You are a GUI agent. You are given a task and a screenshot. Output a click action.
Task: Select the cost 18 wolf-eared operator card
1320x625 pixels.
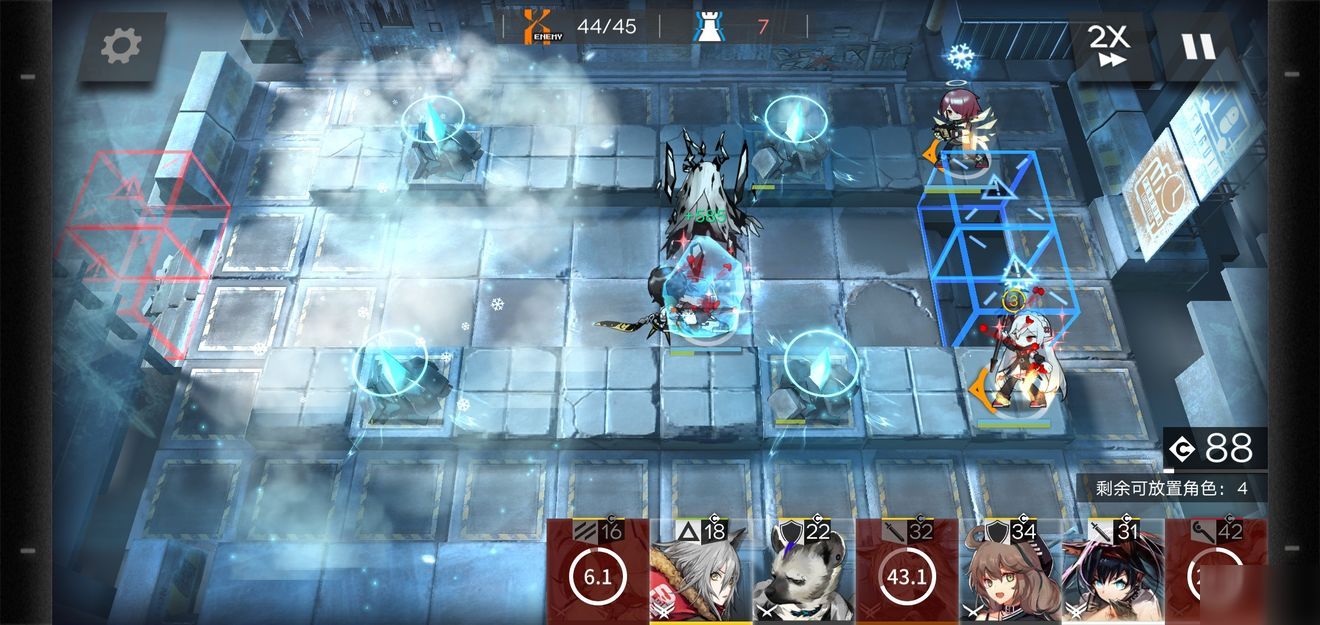pos(700,572)
